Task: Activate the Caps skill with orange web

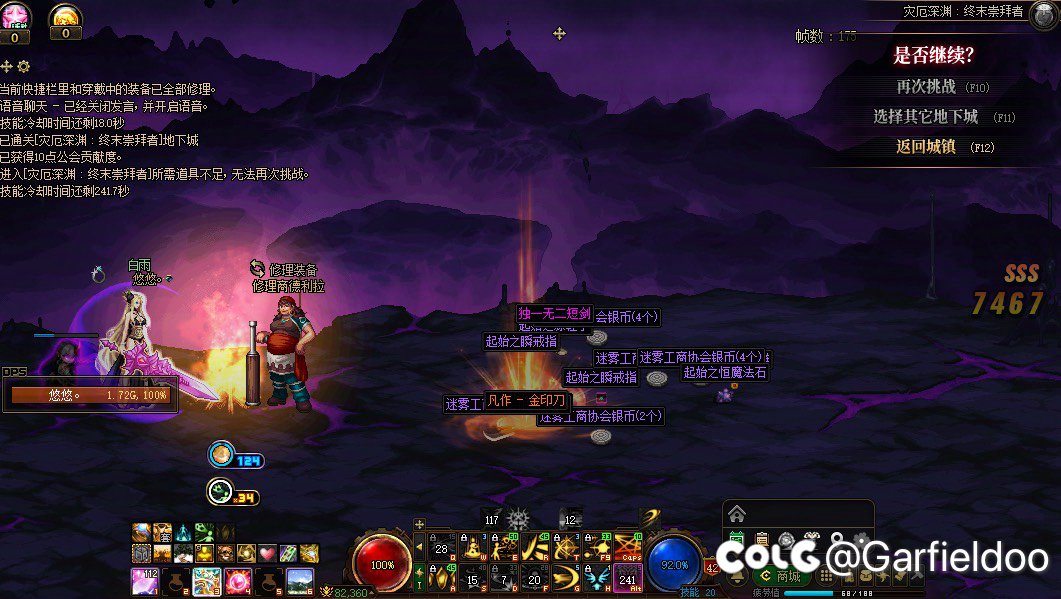Action: [628, 546]
